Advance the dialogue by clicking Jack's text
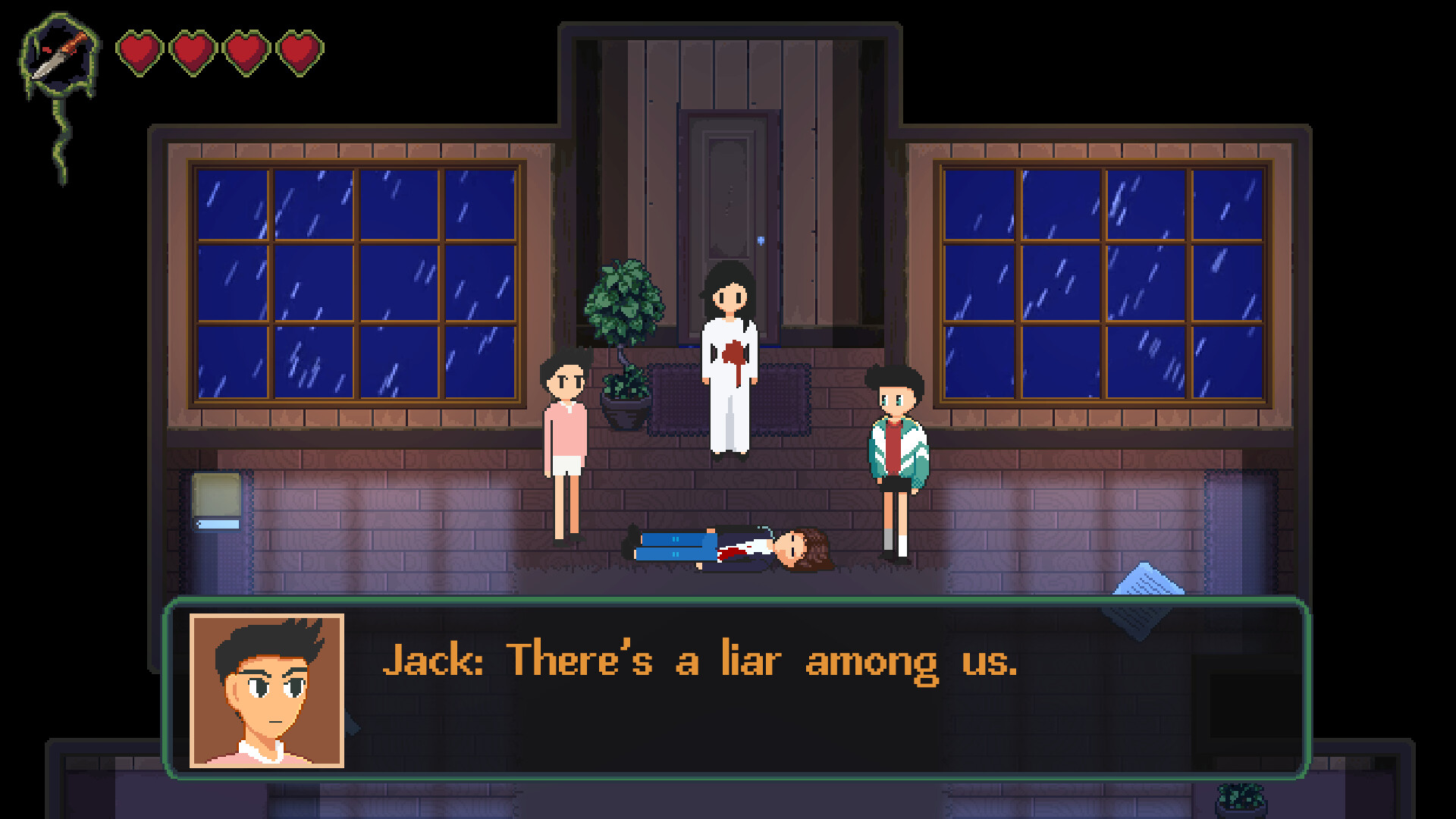Image resolution: width=1456 pixels, height=819 pixels. click(701, 661)
